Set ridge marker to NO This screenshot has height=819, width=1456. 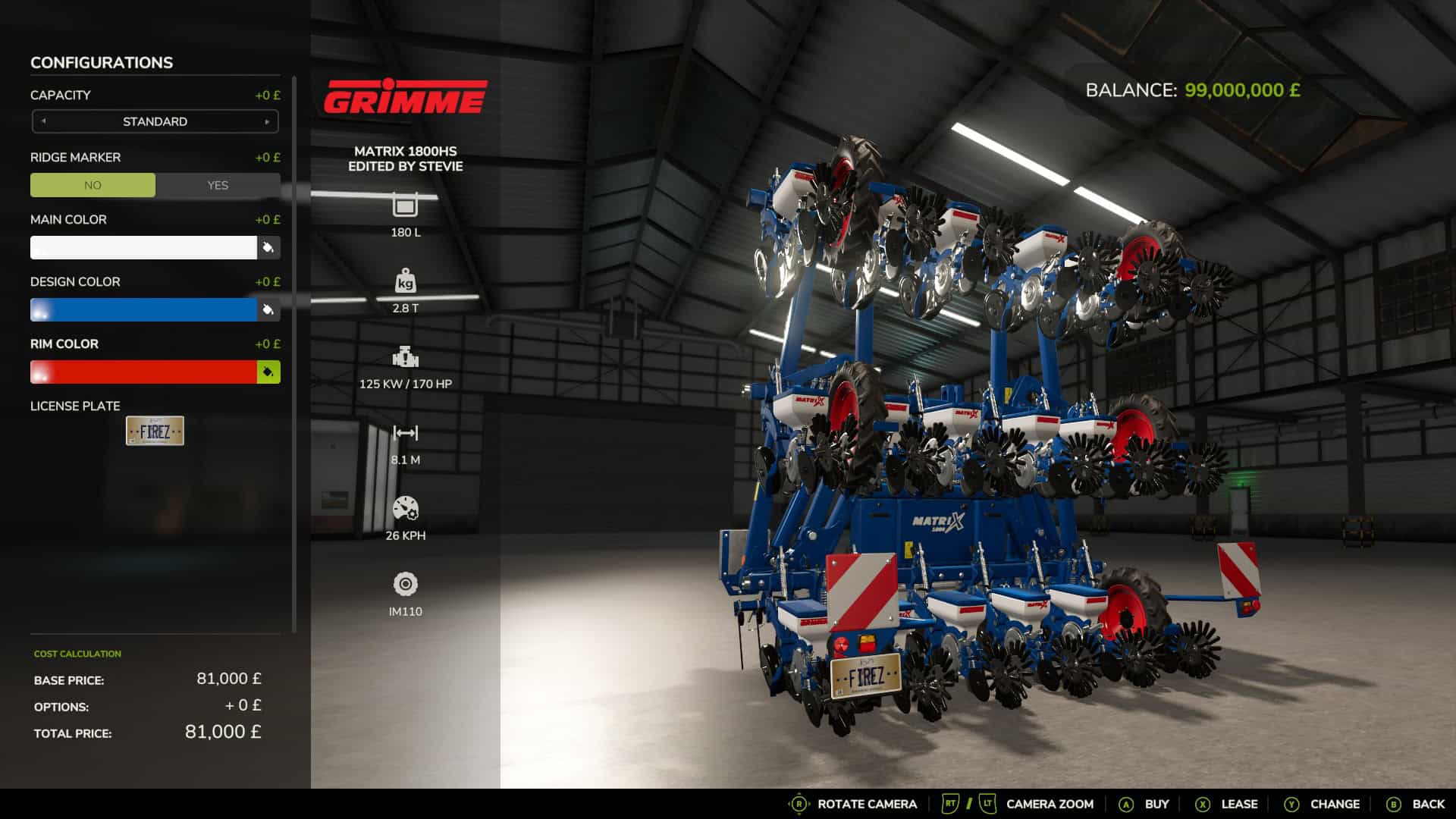pos(93,185)
